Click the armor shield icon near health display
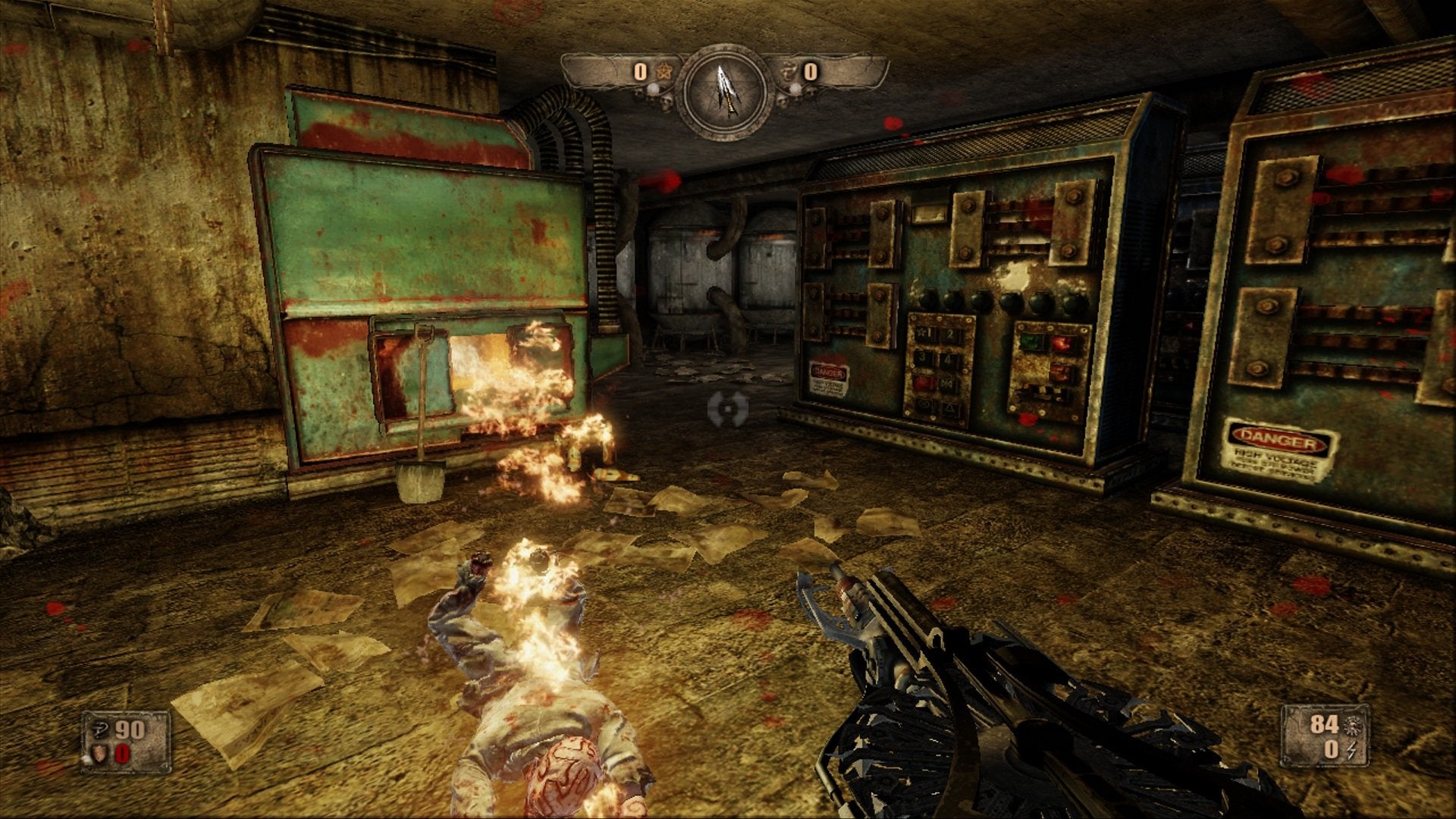1456x819 pixels. [99, 754]
